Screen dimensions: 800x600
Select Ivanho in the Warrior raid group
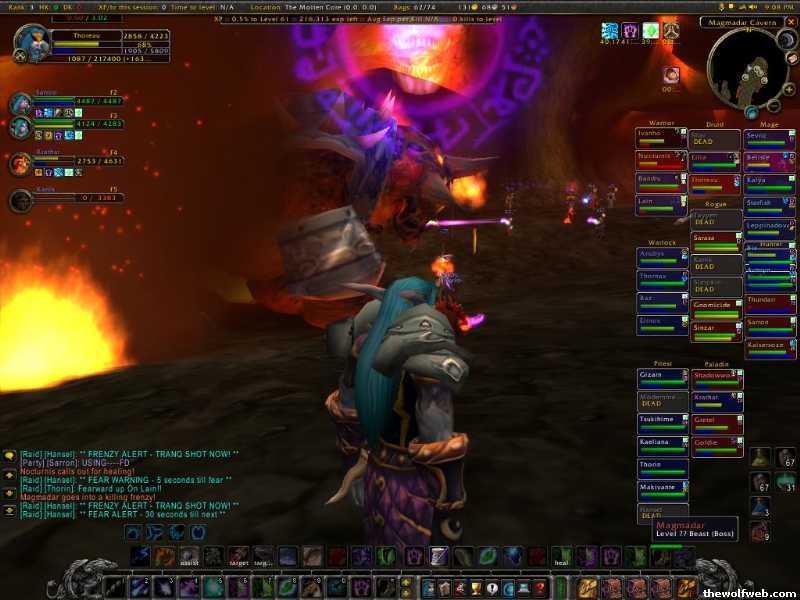point(661,137)
